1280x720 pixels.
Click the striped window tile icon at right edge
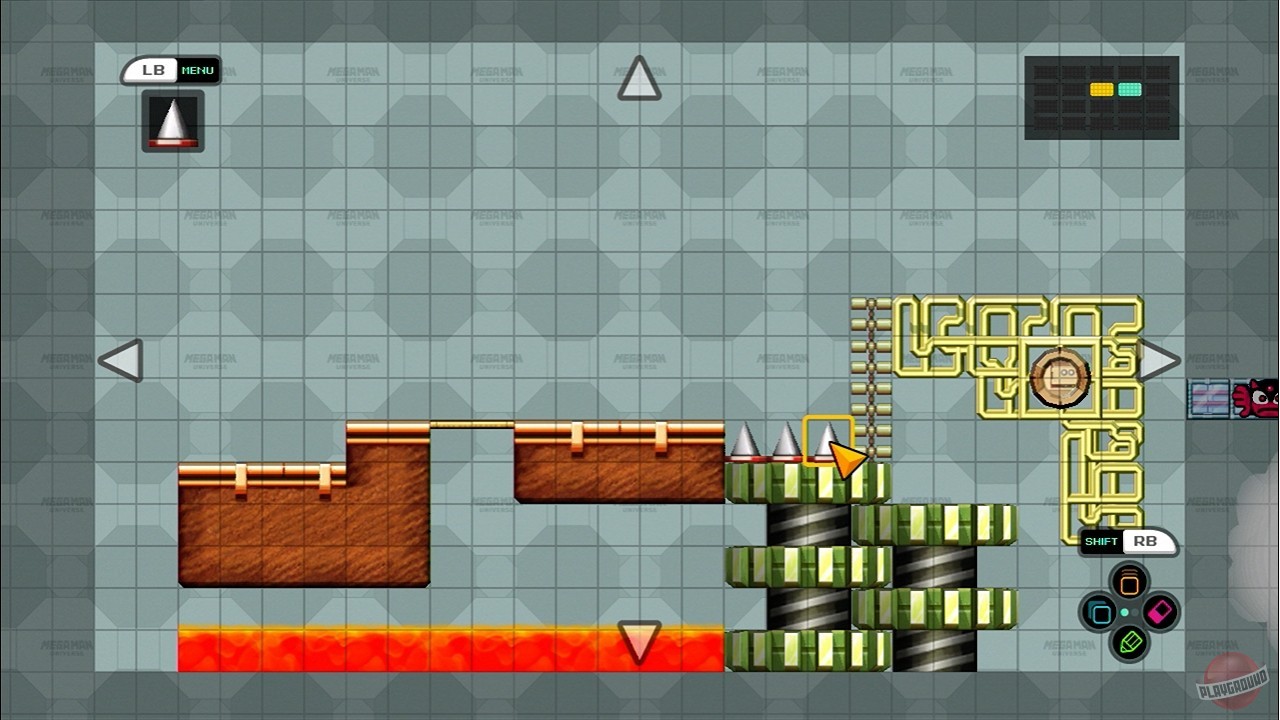click(1206, 394)
